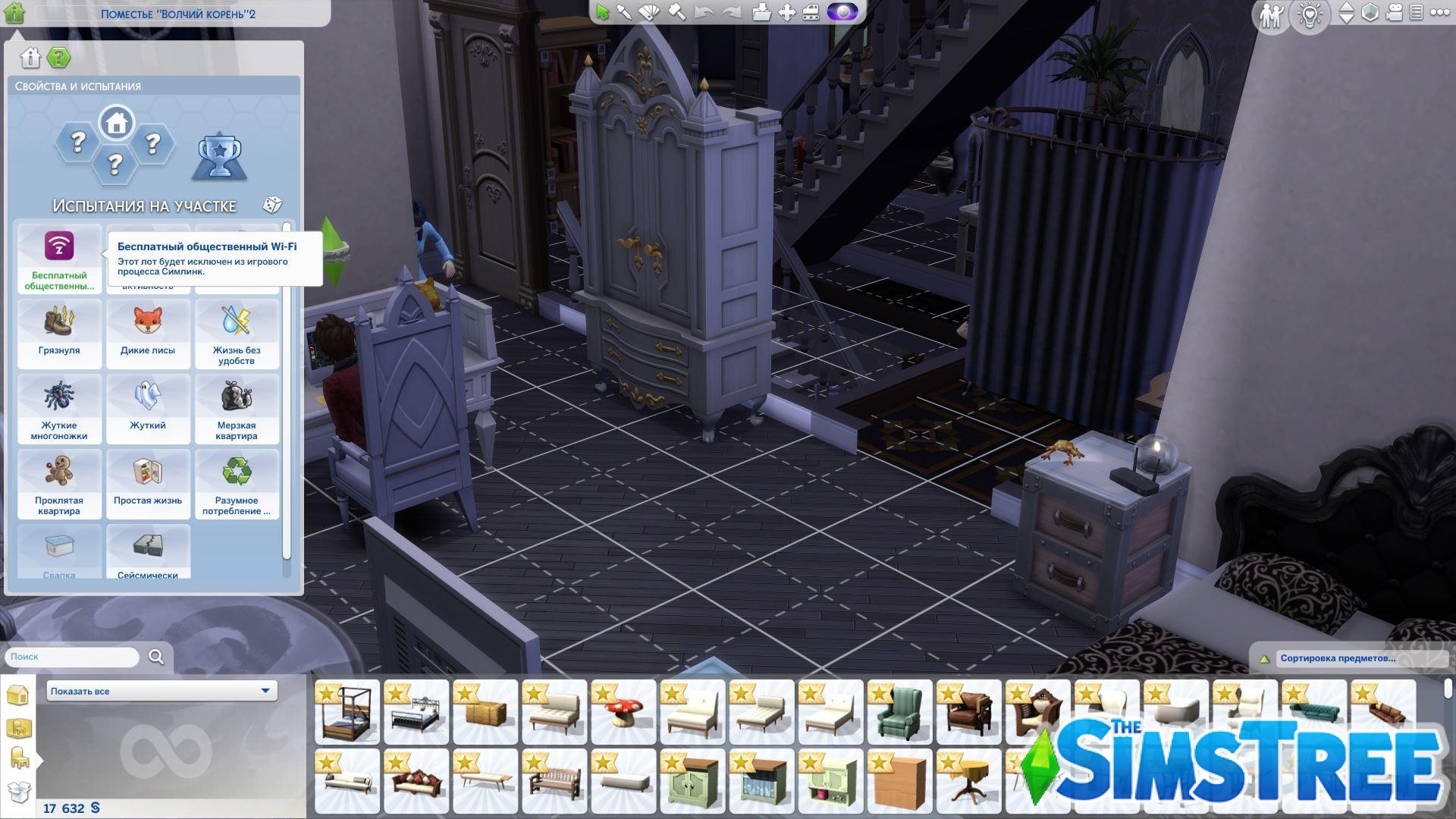Toggle the 'Проклятая квартира' lot trait
This screenshot has width=1456, height=819.
59,483
